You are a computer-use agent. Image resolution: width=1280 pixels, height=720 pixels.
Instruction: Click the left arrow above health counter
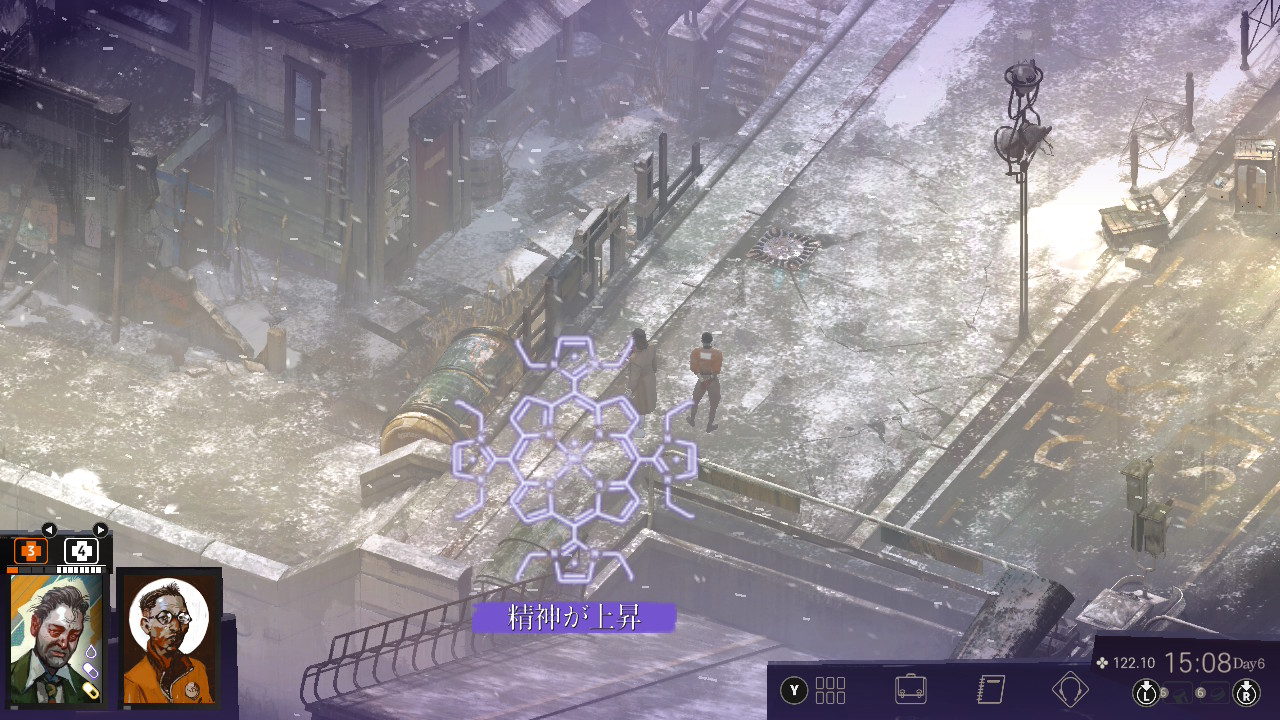tap(48, 529)
